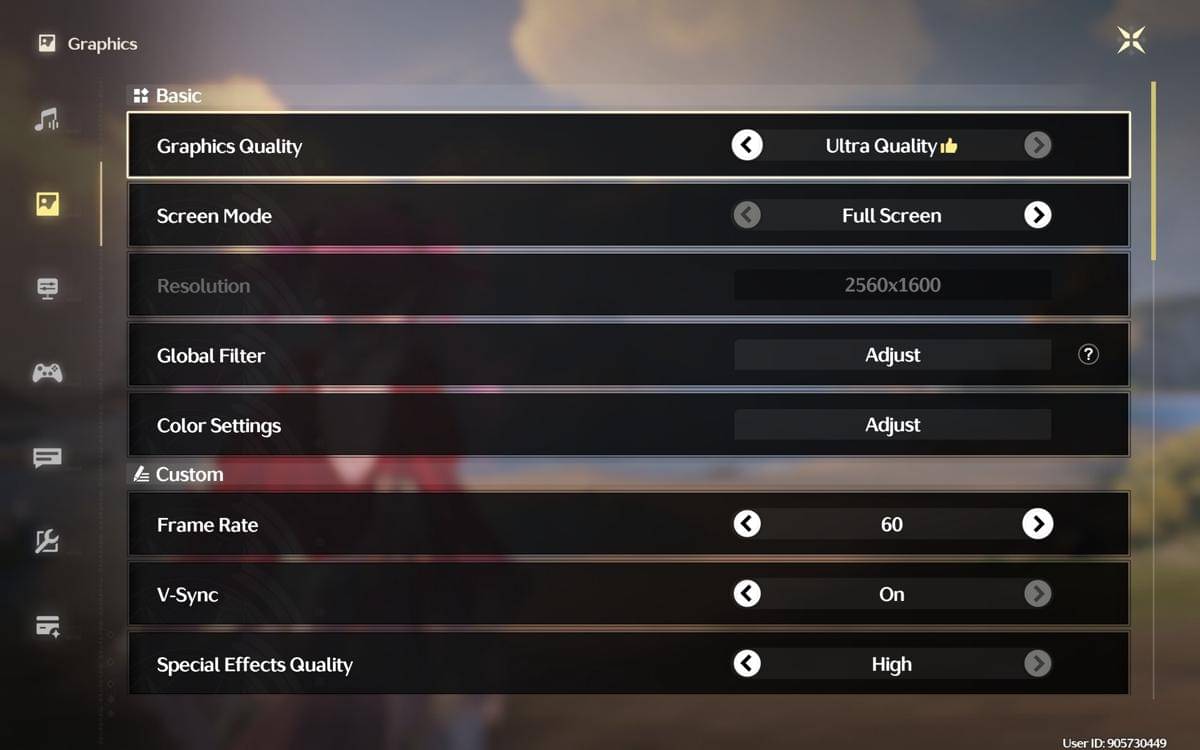Screen dimensions: 1200x750
Task: Open the wrench tools settings tab
Action: pyautogui.click(x=47, y=542)
